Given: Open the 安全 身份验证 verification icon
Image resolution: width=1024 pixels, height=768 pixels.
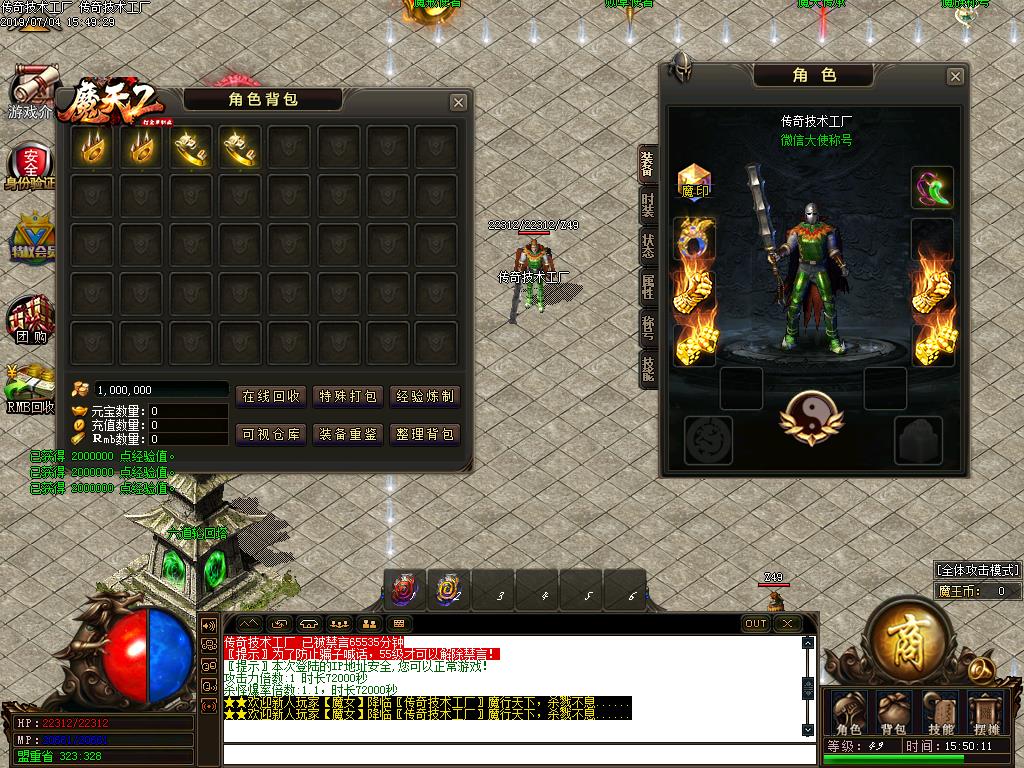Looking at the screenshot, I should [x=32, y=165].
